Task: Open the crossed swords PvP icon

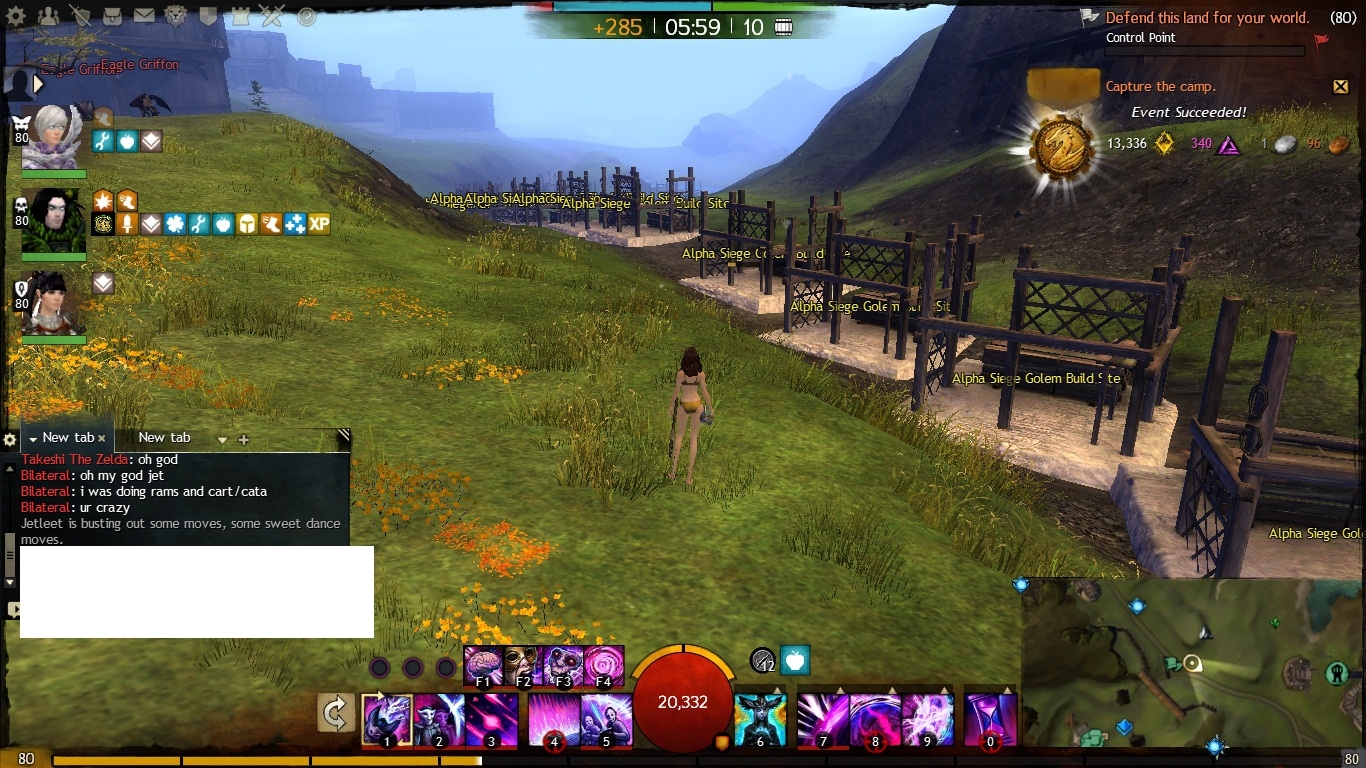Action: [x=272, y=16]
